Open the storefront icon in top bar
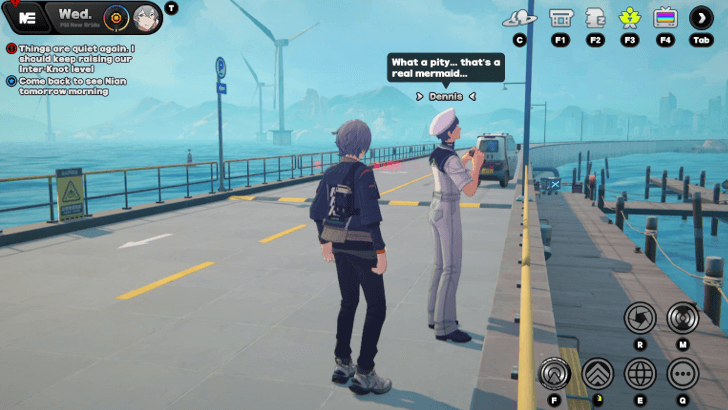The image size is (728, 410). tap(560, 17)
